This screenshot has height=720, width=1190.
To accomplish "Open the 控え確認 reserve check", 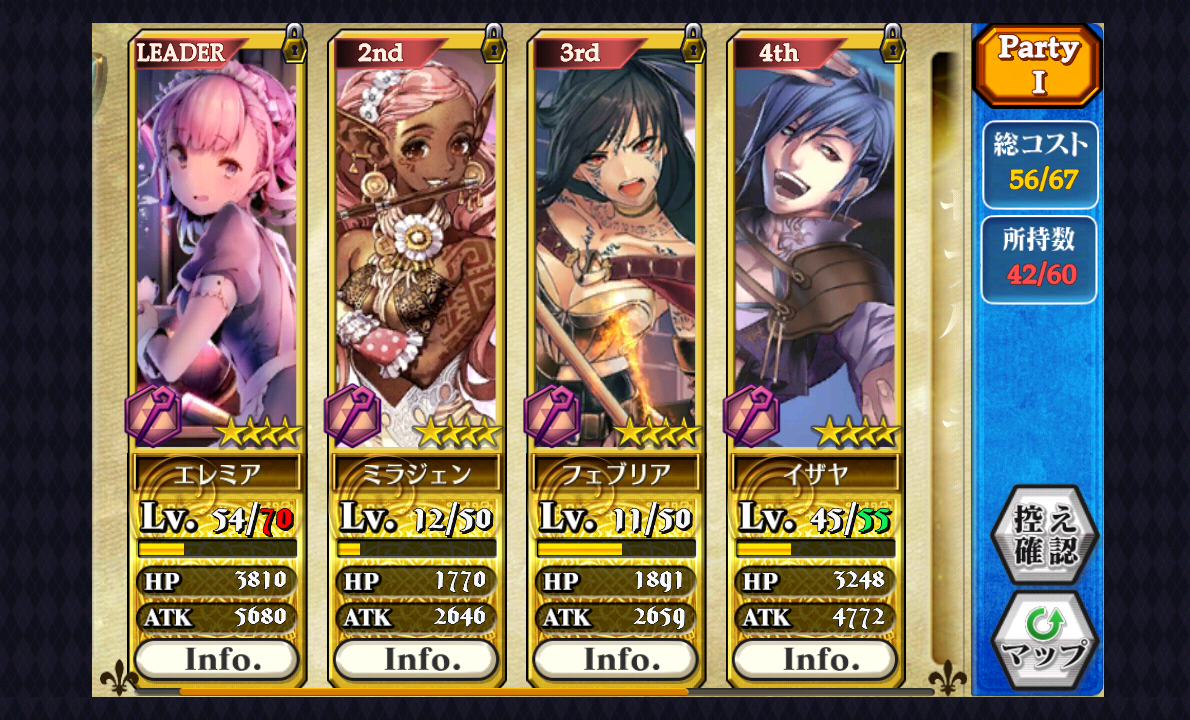I will 1044,535.
